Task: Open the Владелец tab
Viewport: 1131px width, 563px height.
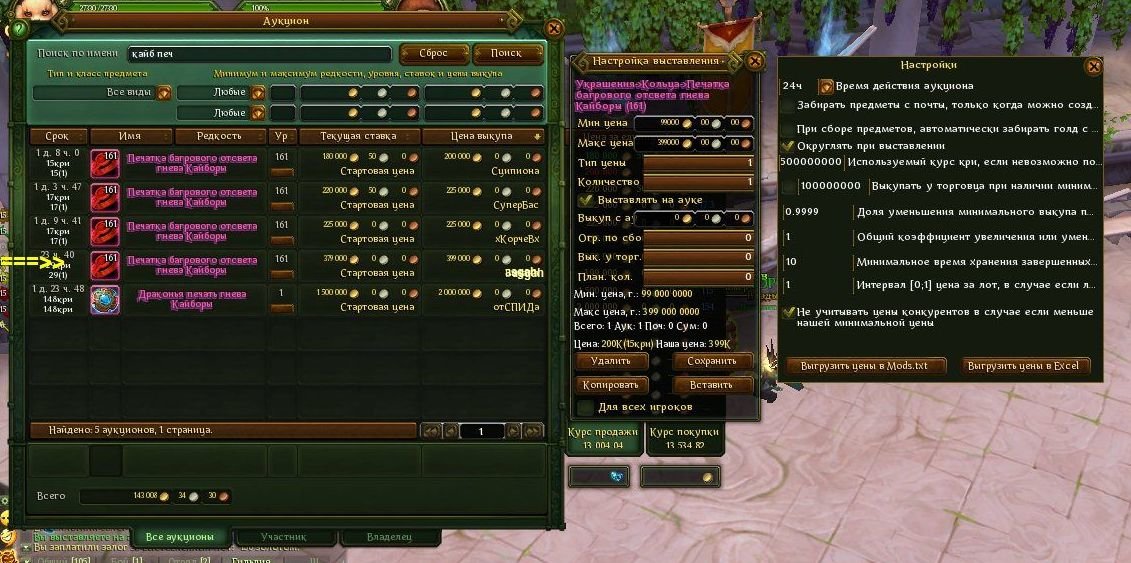Action: pyautogui.click(x=389, y=537)
